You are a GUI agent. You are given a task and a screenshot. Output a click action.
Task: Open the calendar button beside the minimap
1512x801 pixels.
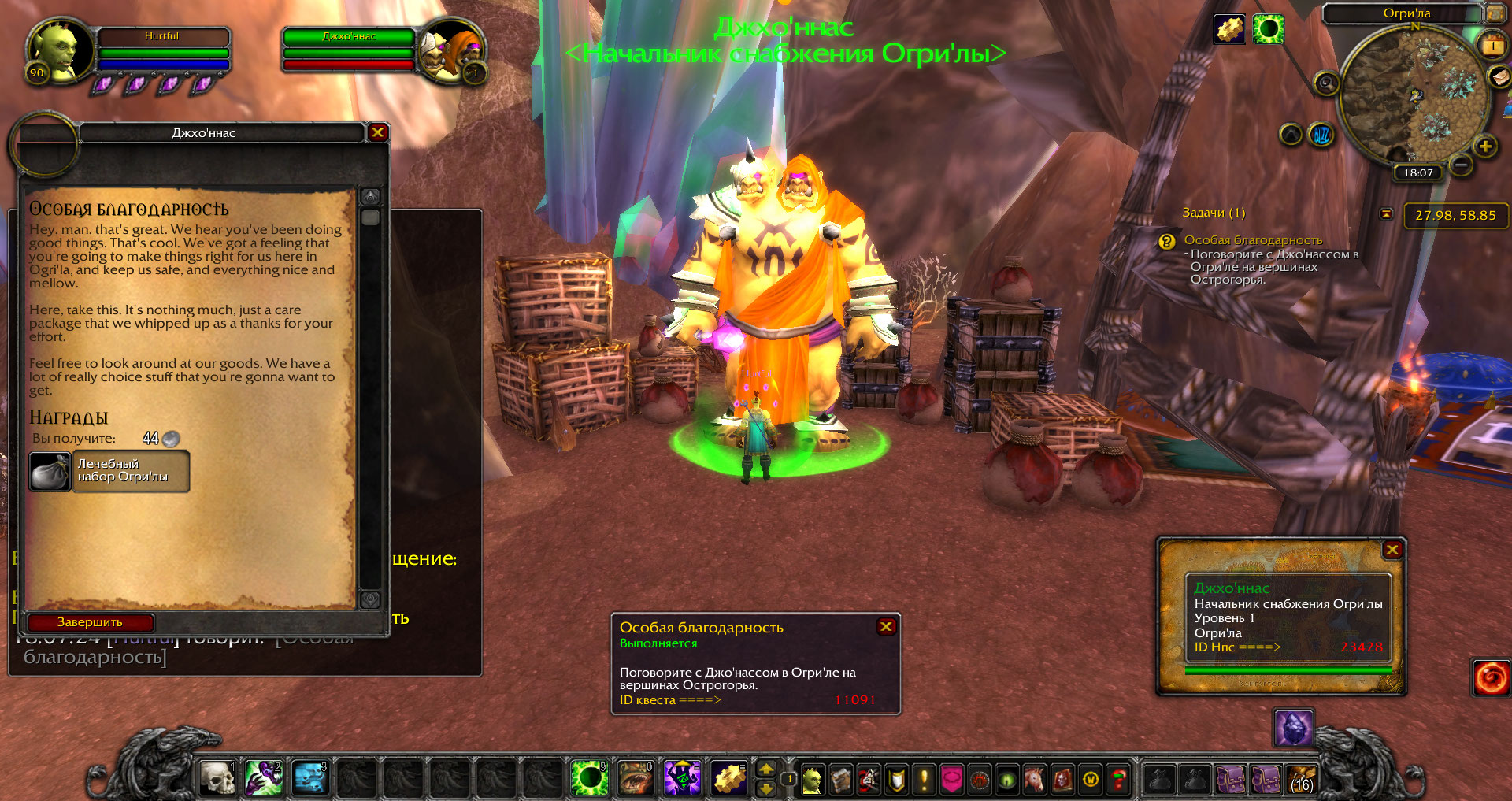pos(1493,46)
